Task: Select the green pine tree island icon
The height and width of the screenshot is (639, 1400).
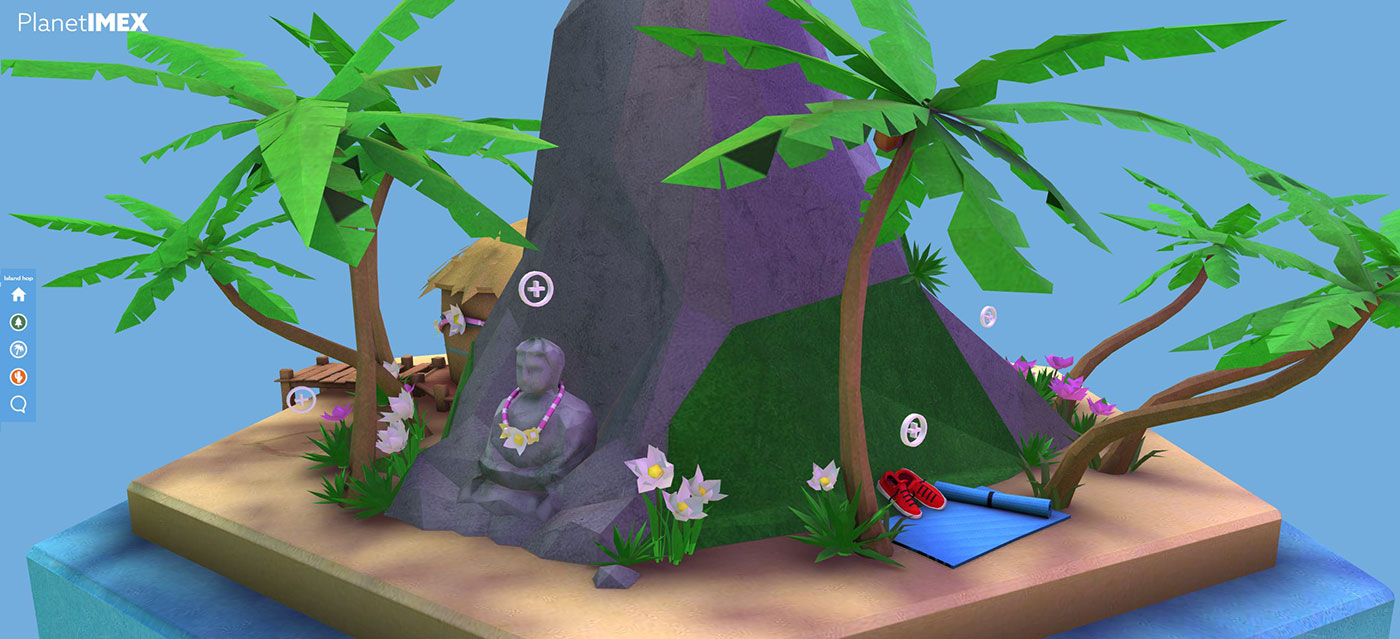Action: point(18,322)
